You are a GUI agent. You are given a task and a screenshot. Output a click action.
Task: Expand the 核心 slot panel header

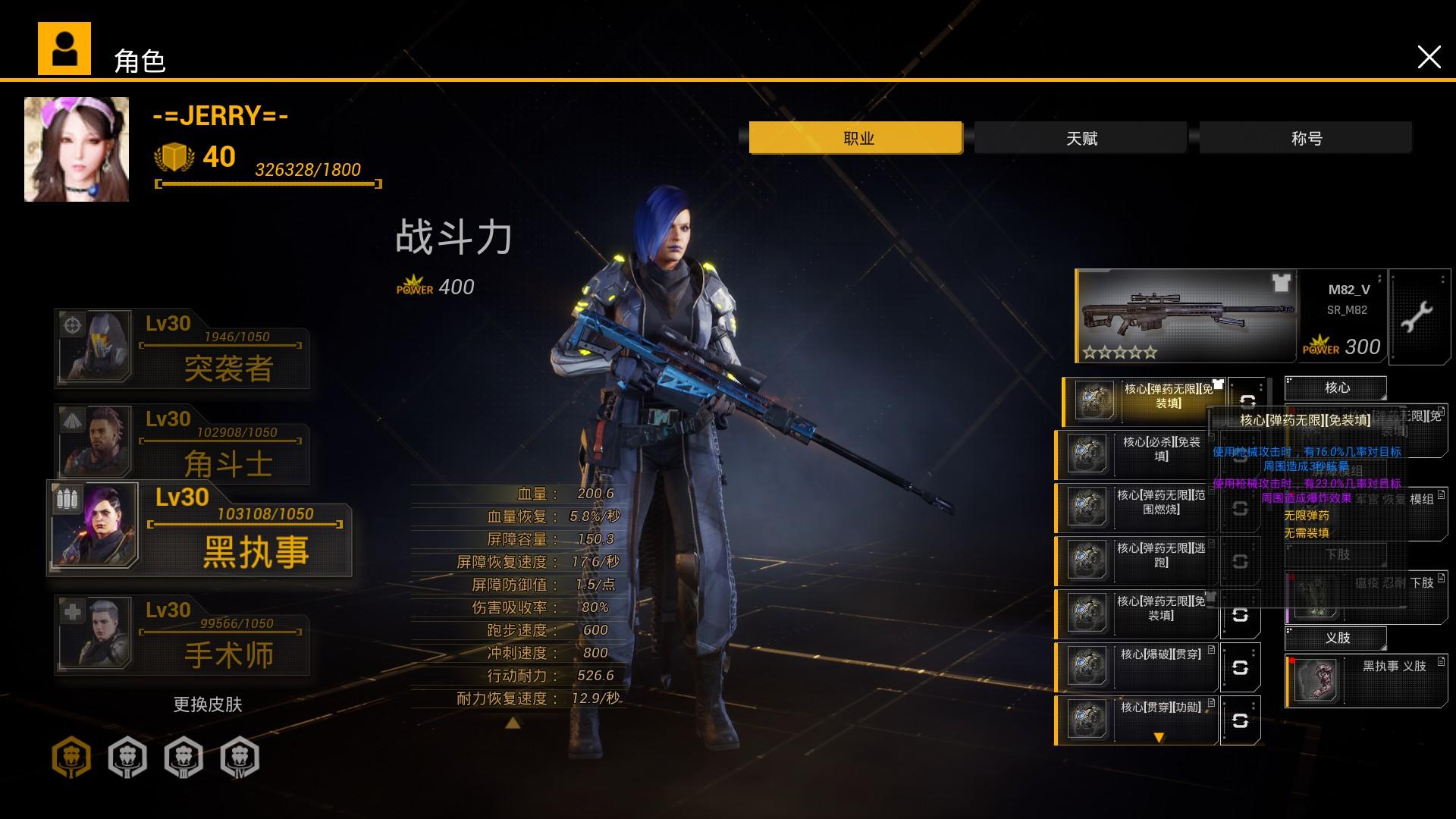(x=1338, y=388)
